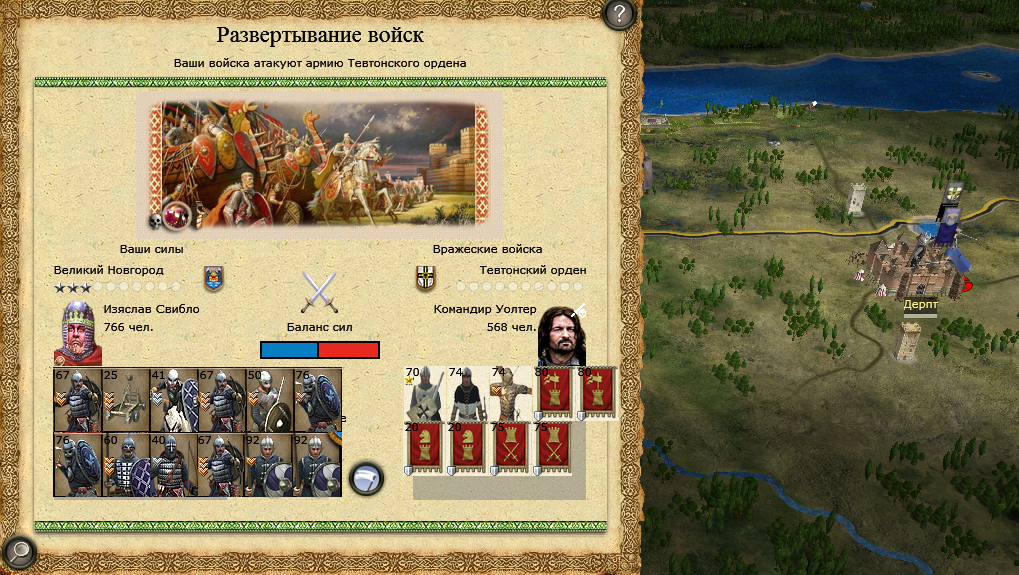This screenshot has height=575, width=1019.
Task: Click the crossed swords to start battle
Action: pyautogui.click(x=319, y=292)
